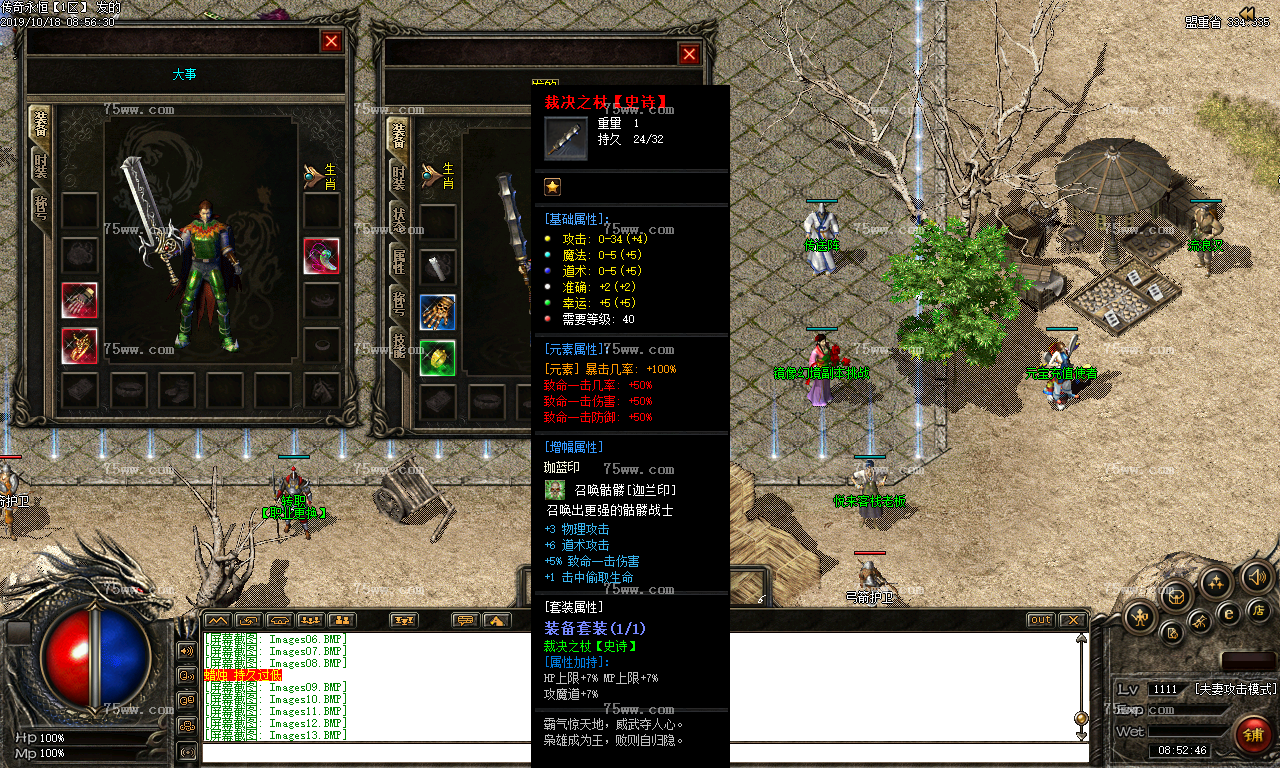Open the treasure chest bag button
This screenshot has width=1280, height=768.
(1177, 597)
